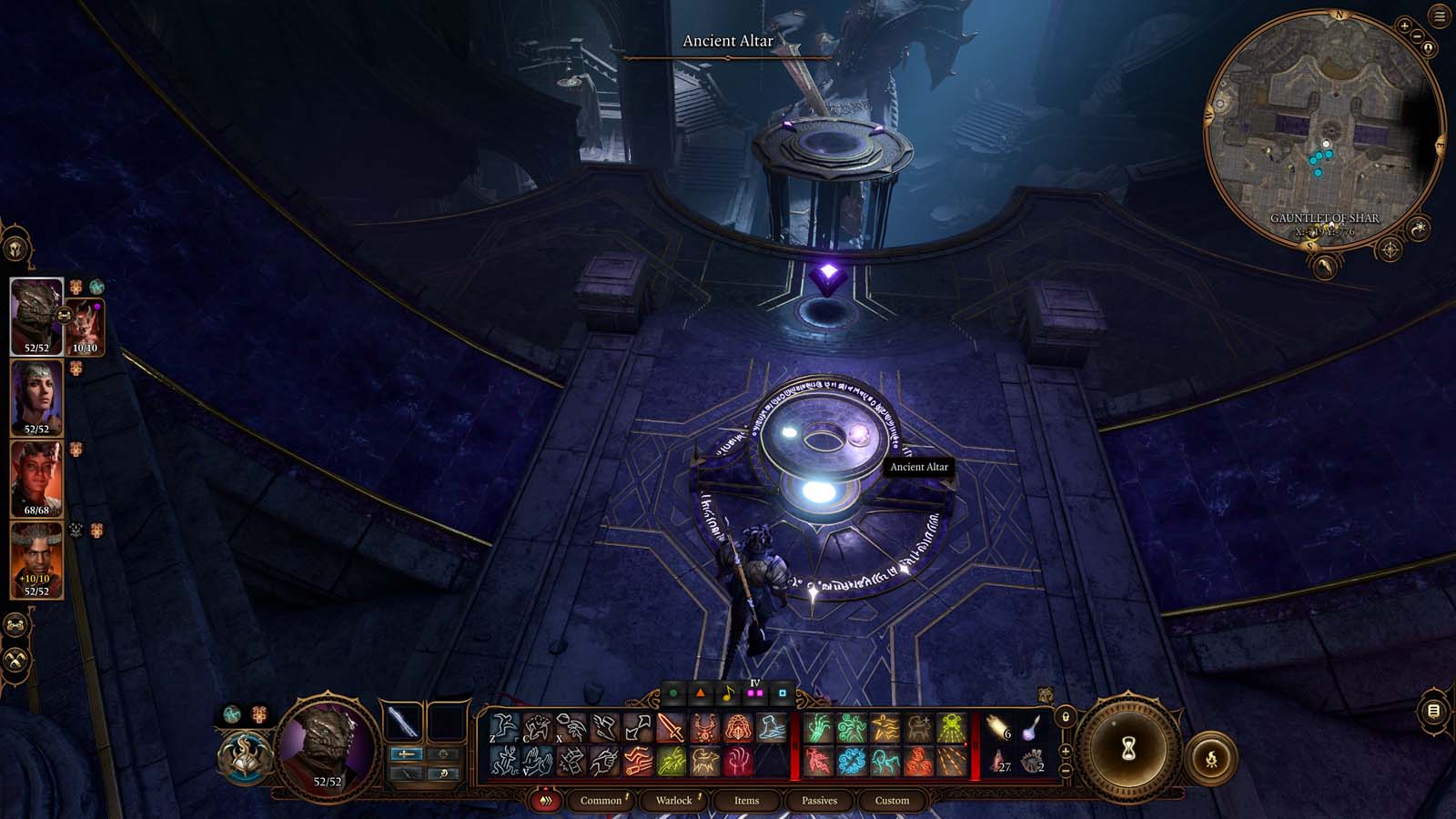The height and width of the screenshot is (819, 1456).
Task: Lock the hotbar with the padlock toggle
Action: click(1066, 717)
